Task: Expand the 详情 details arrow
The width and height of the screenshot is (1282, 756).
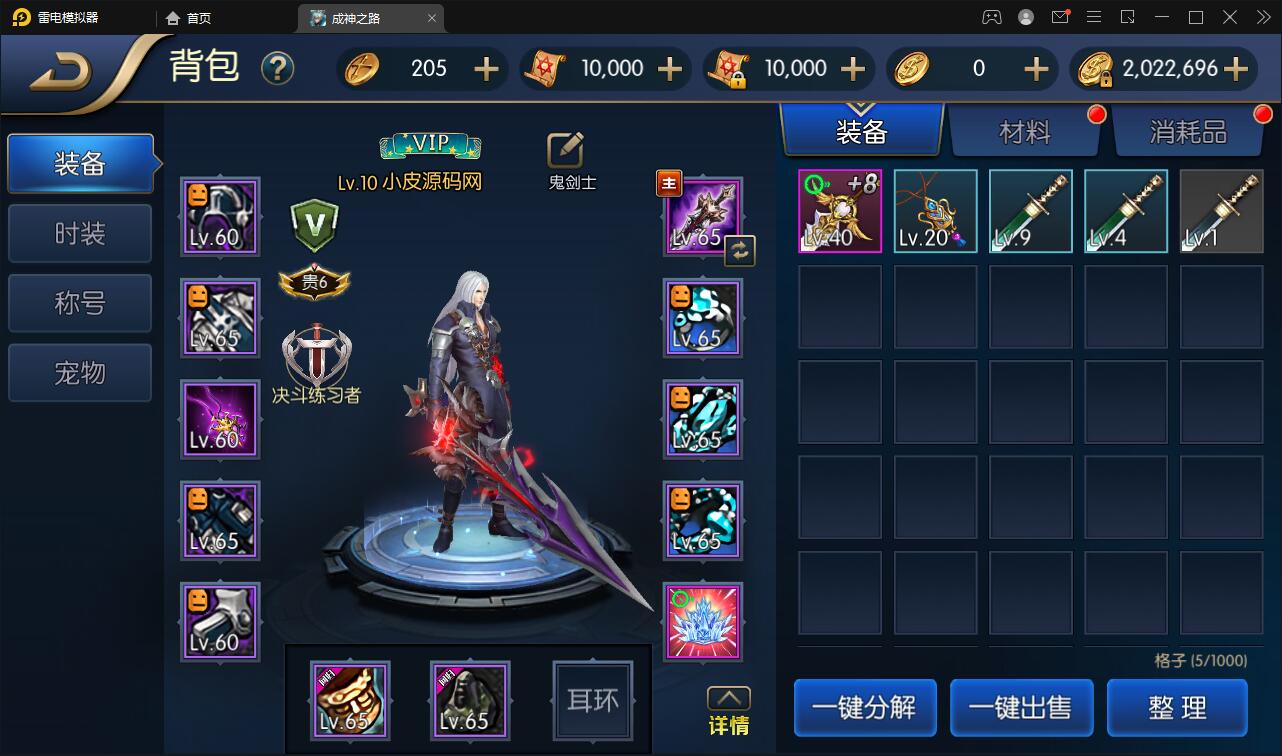Action: [729, 699]
